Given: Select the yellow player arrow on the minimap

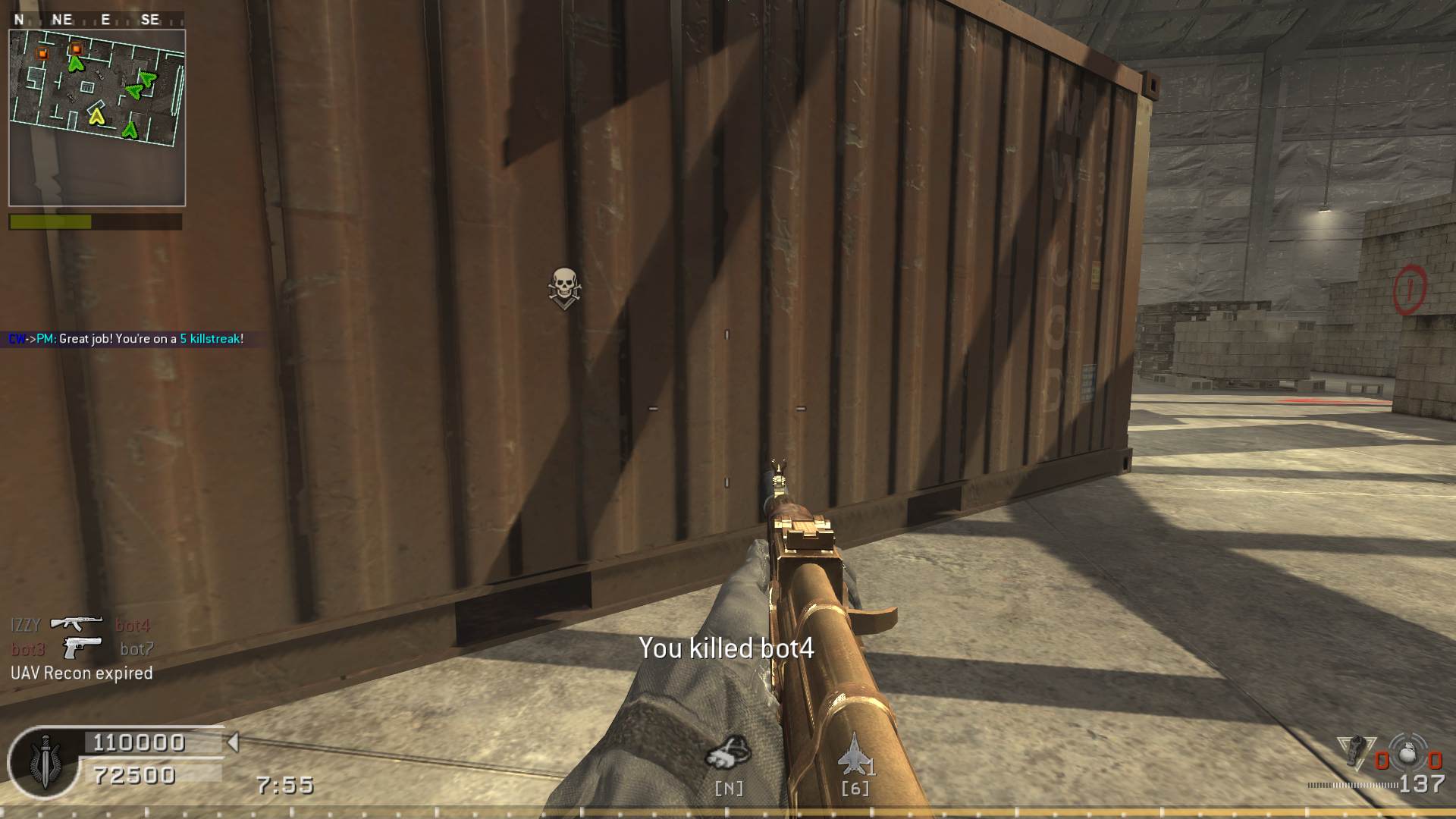Looking at the screenshot, I should click(96, 116).
